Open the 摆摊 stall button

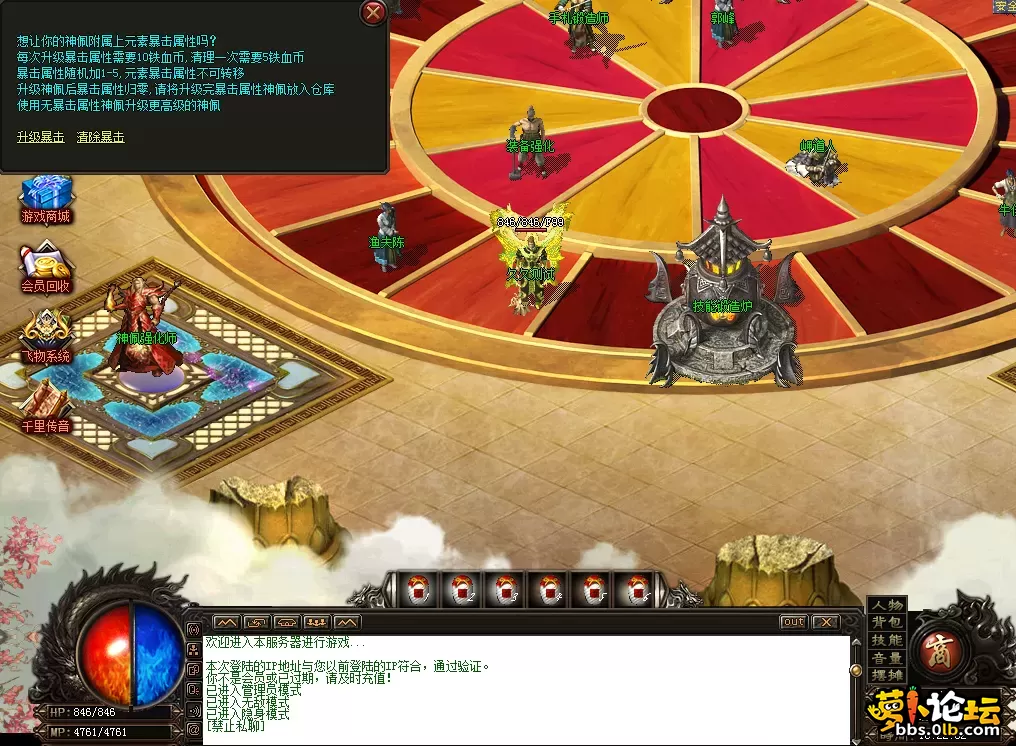[x=886, y=676]
